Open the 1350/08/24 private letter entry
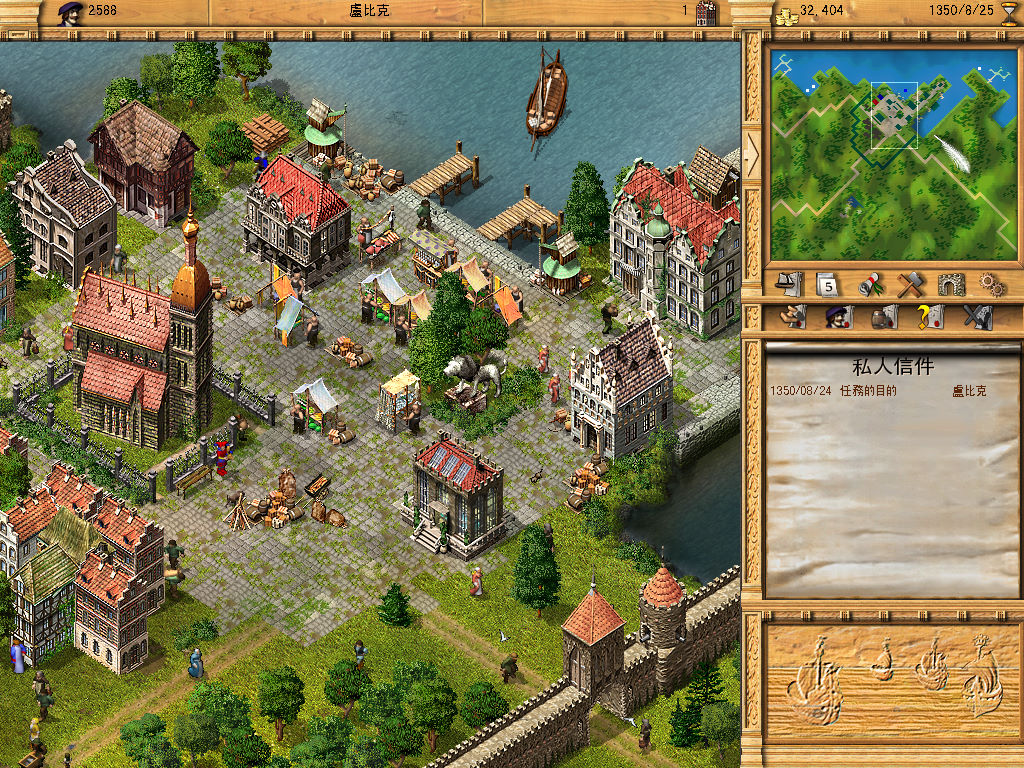This screenshot has height=768, width=1024. pyautogui.click(x=878, y=391)
